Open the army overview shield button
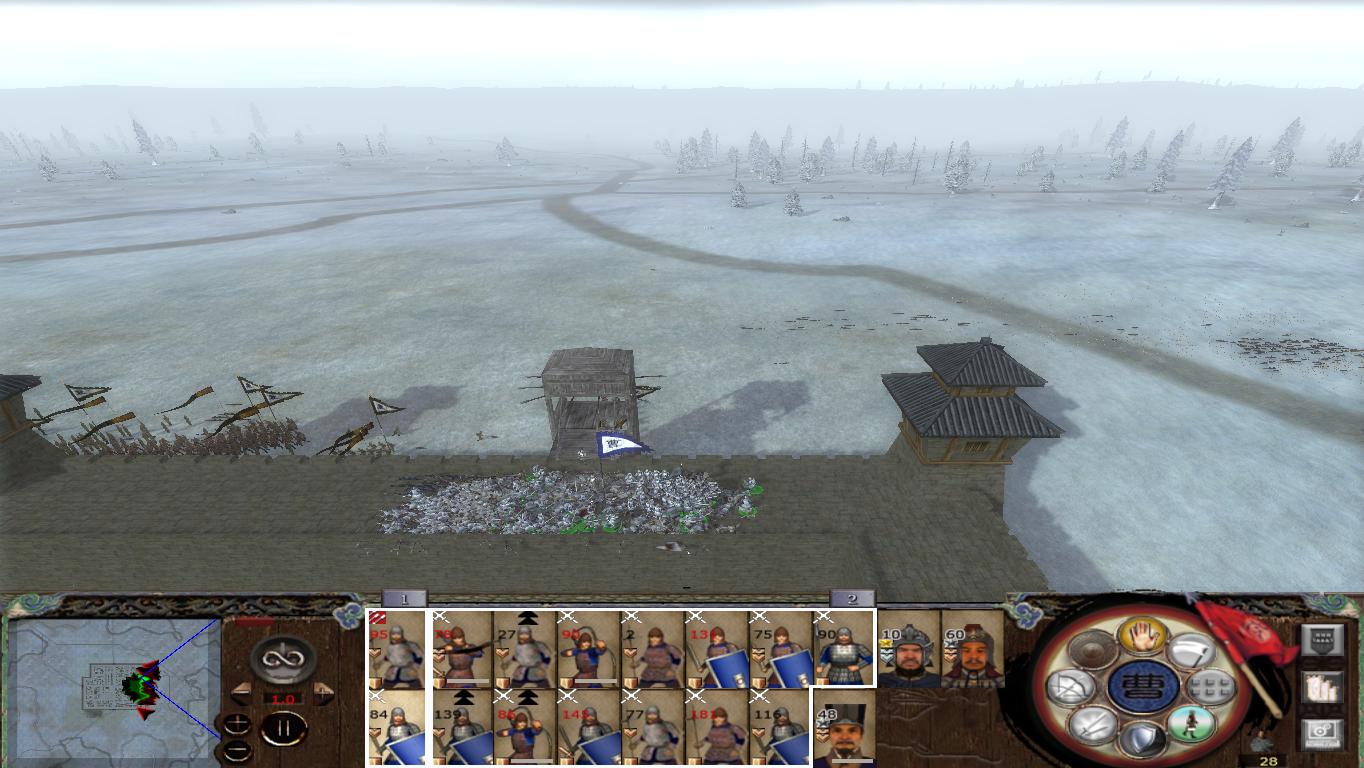The width and height of the screenshot is (1364, 768). tap(1324, 639)
